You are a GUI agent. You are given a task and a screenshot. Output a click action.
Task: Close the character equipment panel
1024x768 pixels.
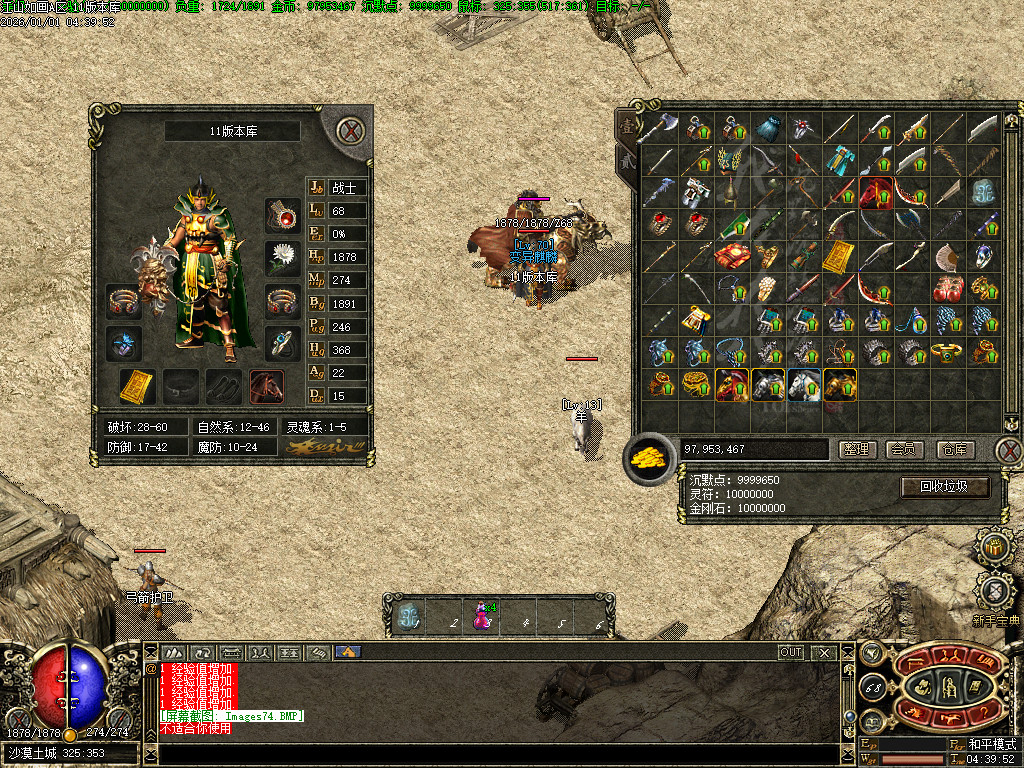click(x=349, y=131)
